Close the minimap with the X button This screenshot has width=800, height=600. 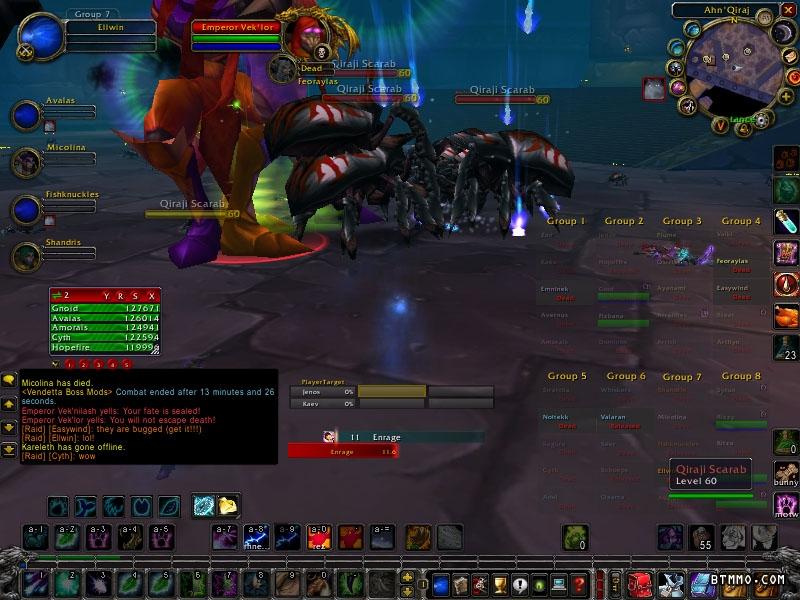click(787, 11)
